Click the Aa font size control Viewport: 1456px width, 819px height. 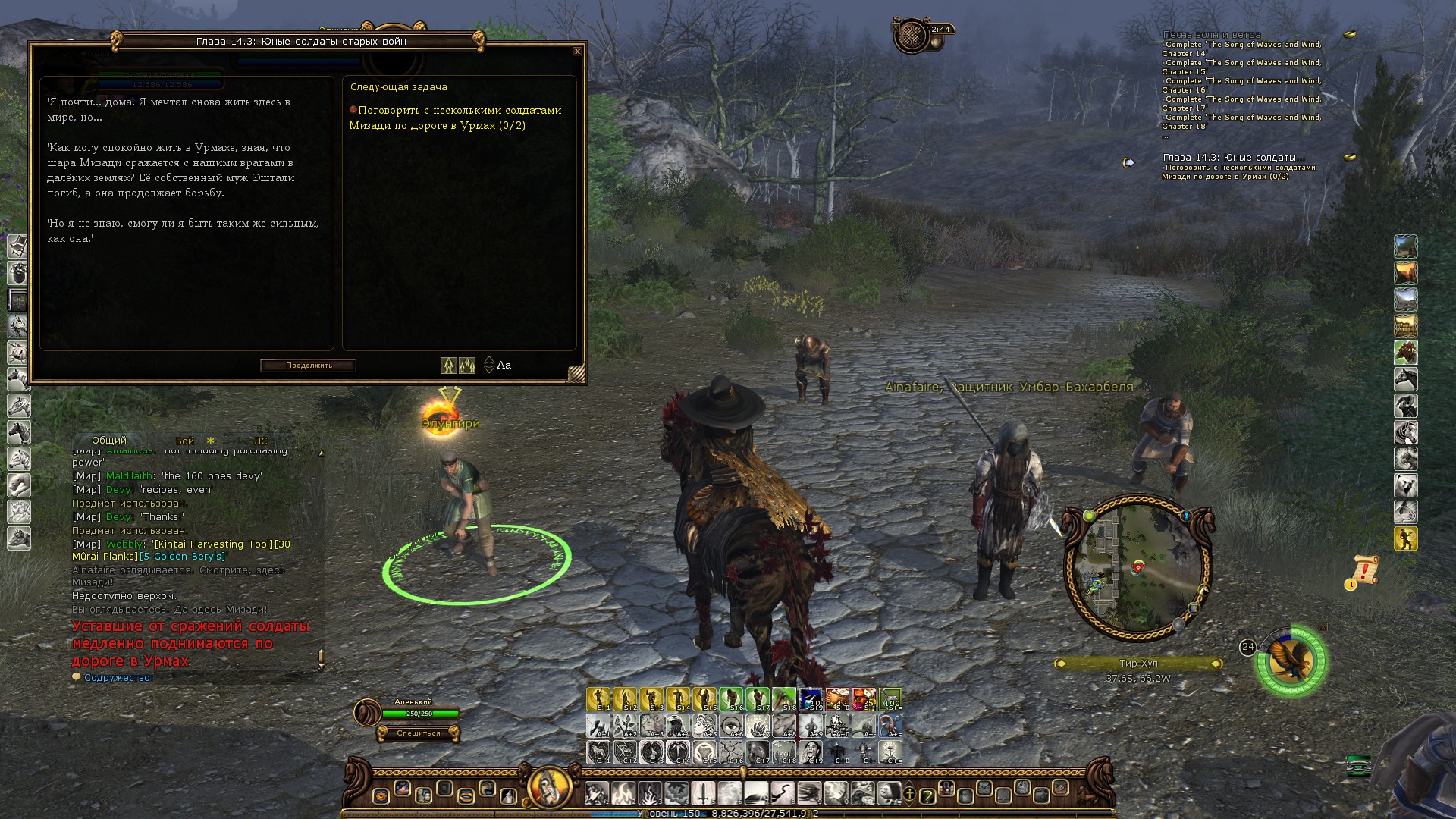click(x=504, y=366)
